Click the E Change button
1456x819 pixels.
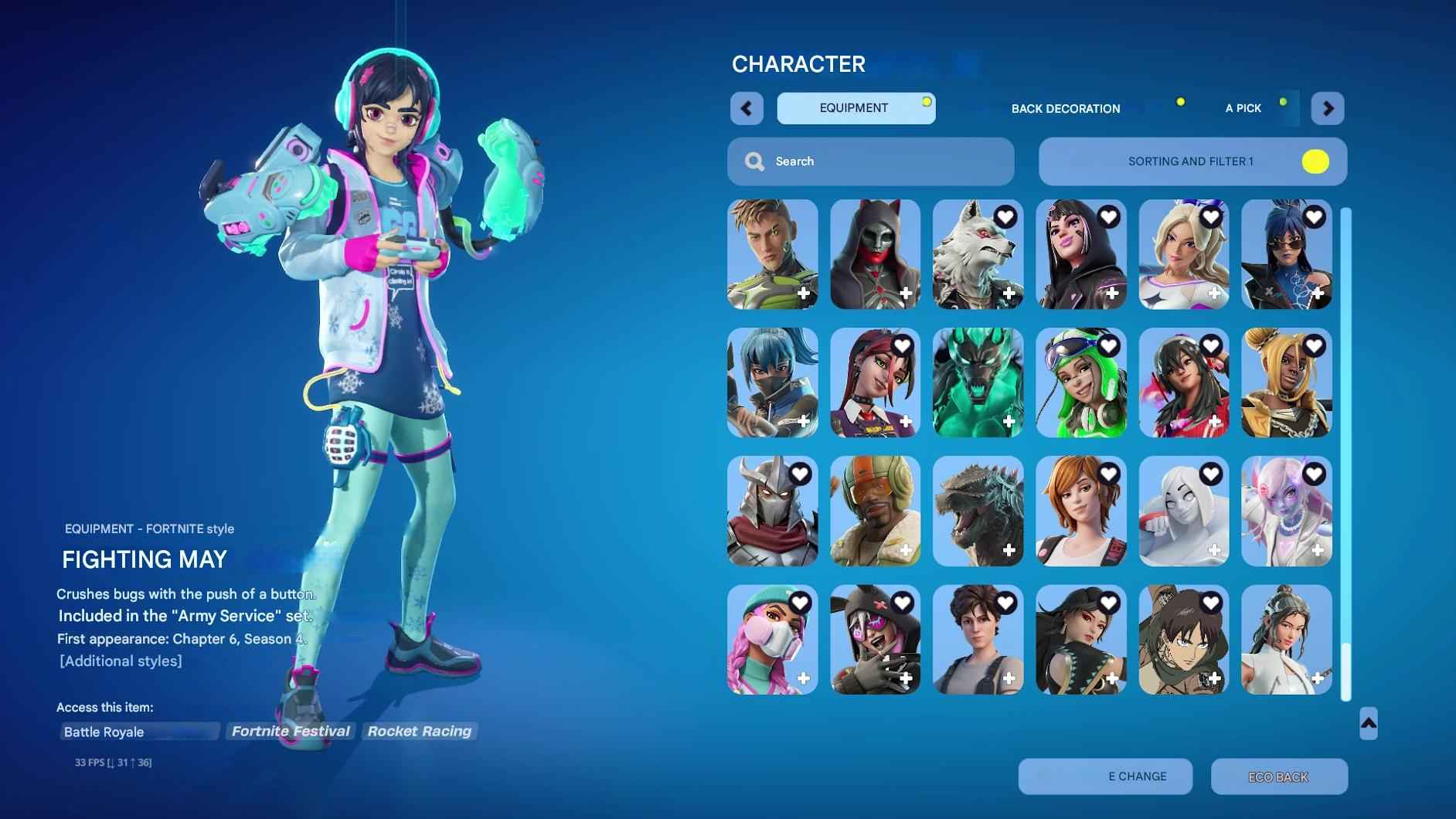(x=1107, y=777)
